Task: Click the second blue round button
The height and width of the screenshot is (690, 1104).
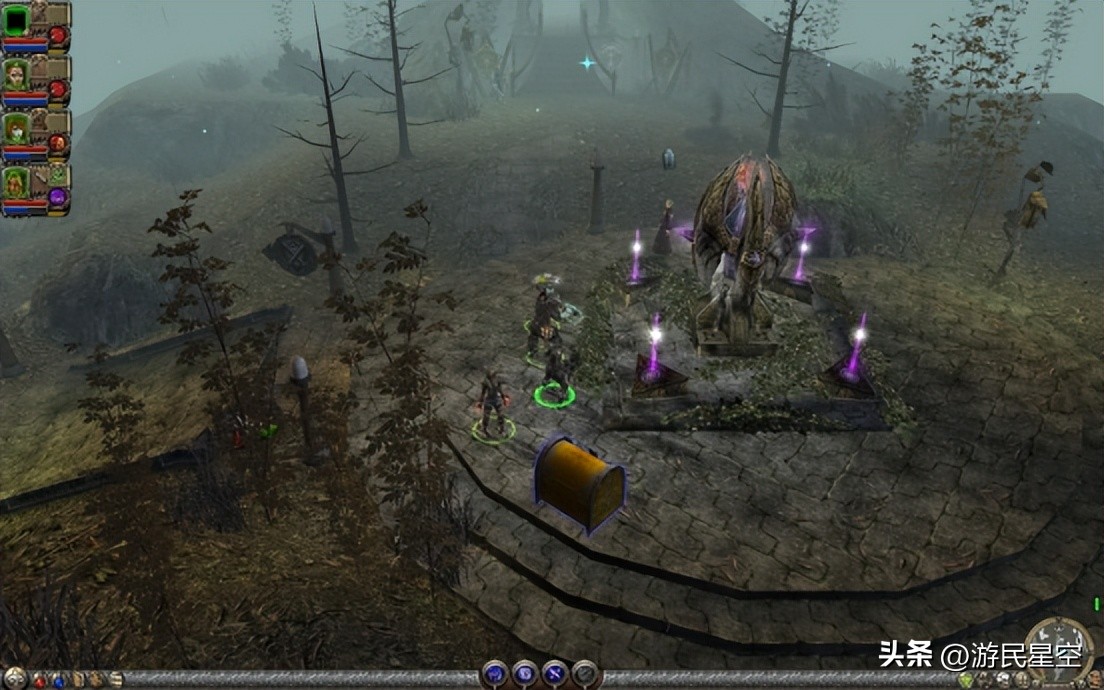Action: [526, 675]
